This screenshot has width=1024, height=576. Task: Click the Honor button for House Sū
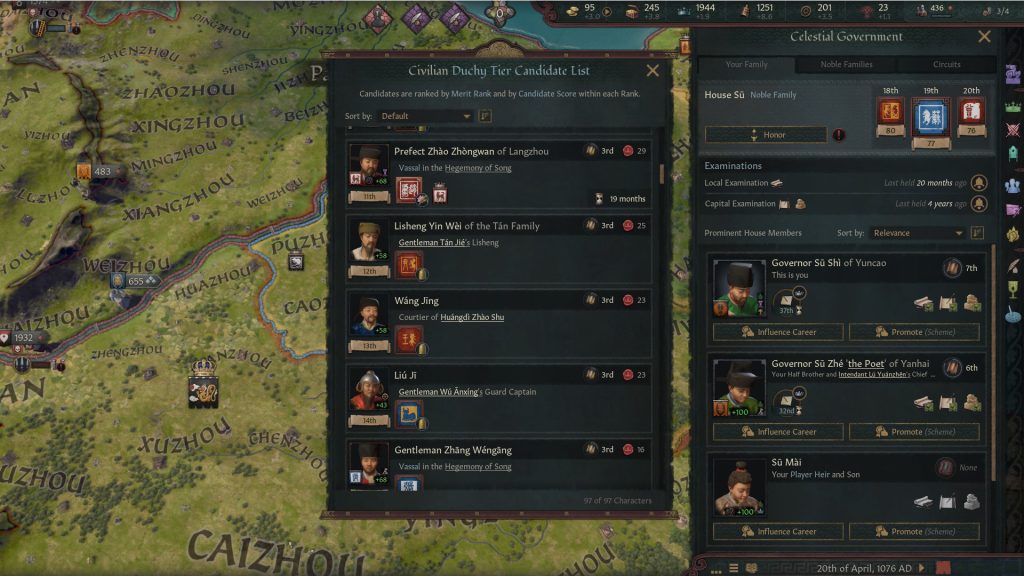[766, 135]
